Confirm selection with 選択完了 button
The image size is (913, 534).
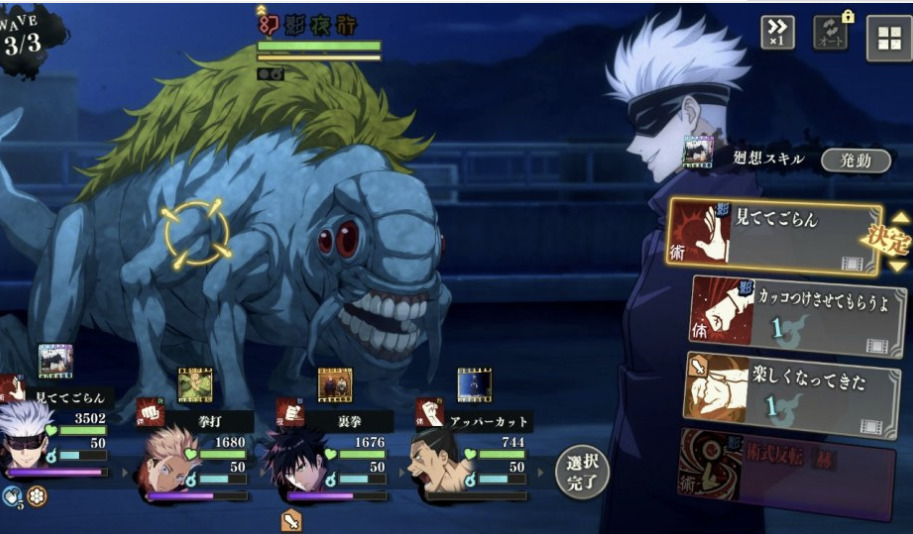point(581,472)
